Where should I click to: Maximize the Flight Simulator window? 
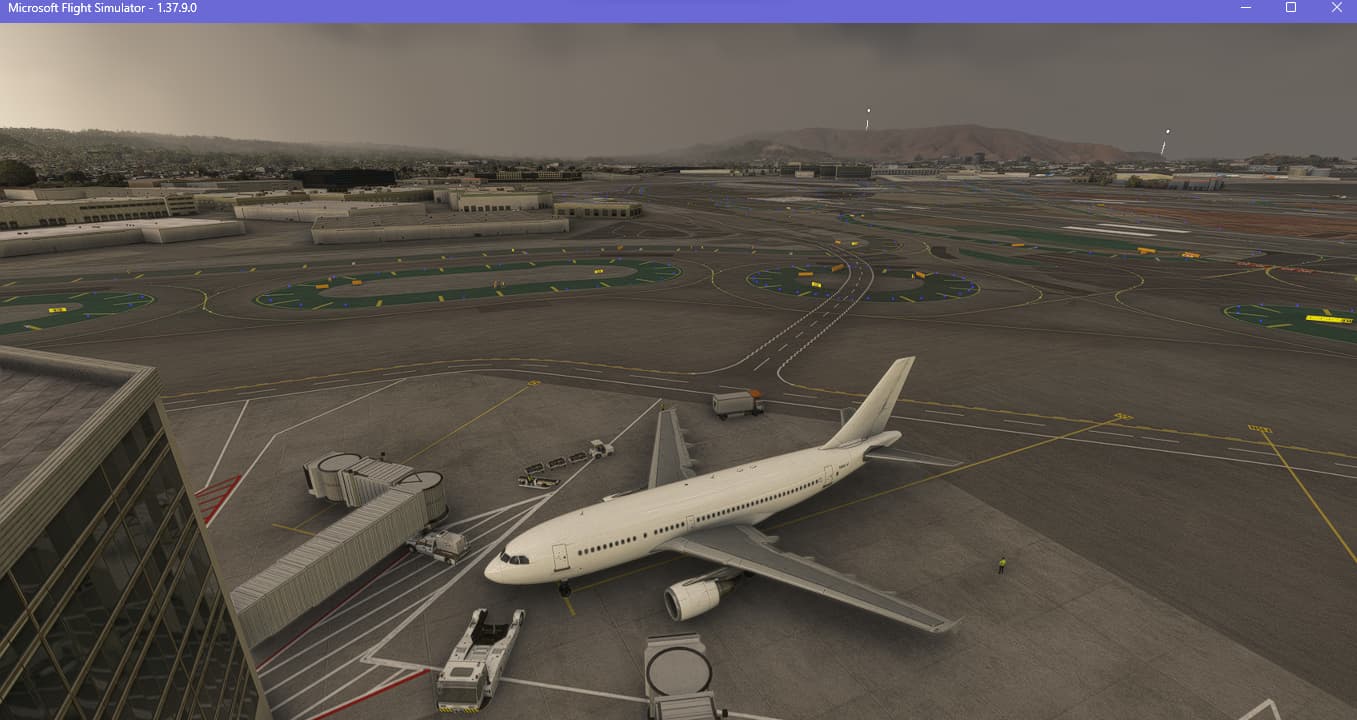1290,8
